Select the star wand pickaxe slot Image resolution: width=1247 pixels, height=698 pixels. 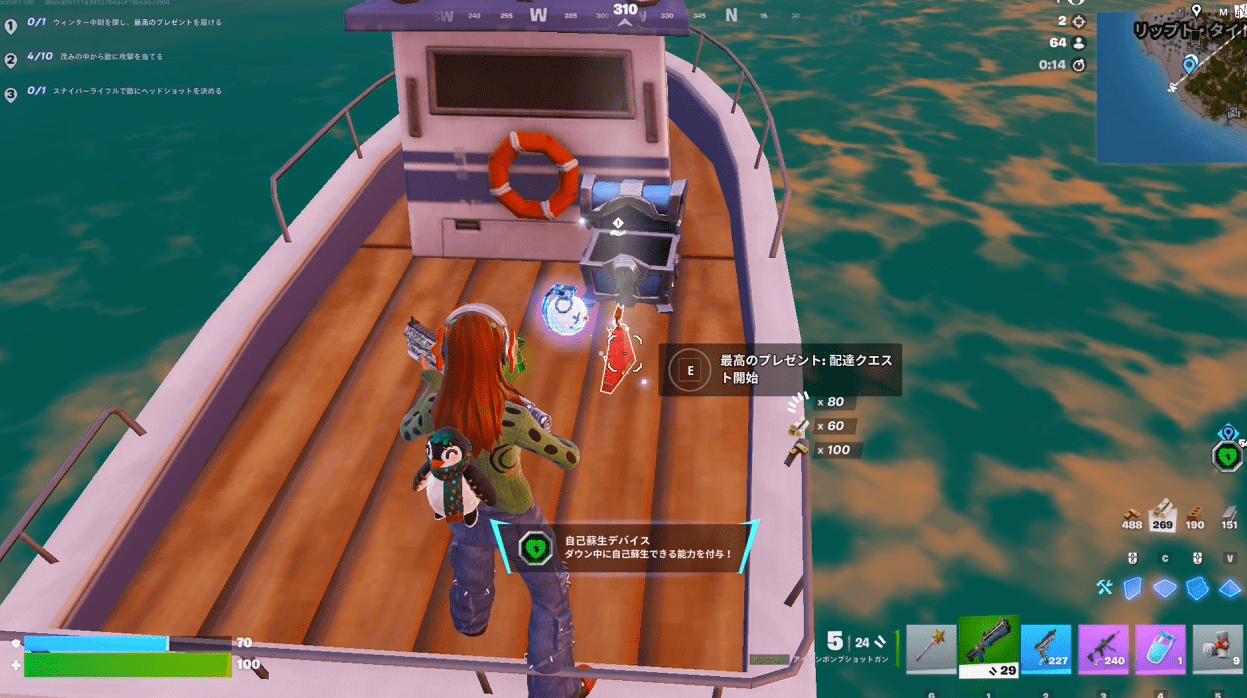click(931, 650)
